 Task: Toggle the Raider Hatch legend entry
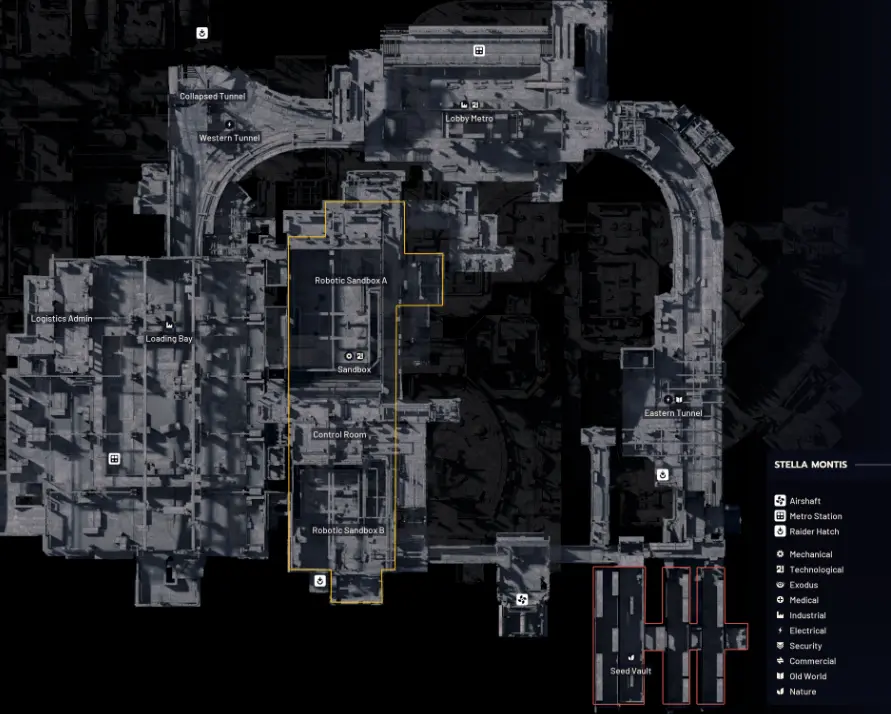pyautogui.click(x=813, y=532)
